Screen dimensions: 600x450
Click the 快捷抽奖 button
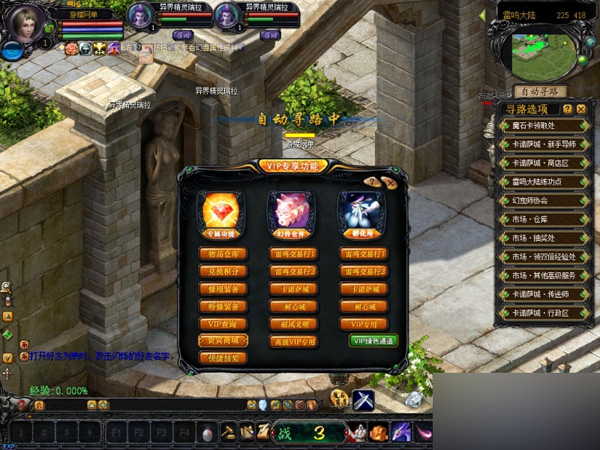pos(221,358)
